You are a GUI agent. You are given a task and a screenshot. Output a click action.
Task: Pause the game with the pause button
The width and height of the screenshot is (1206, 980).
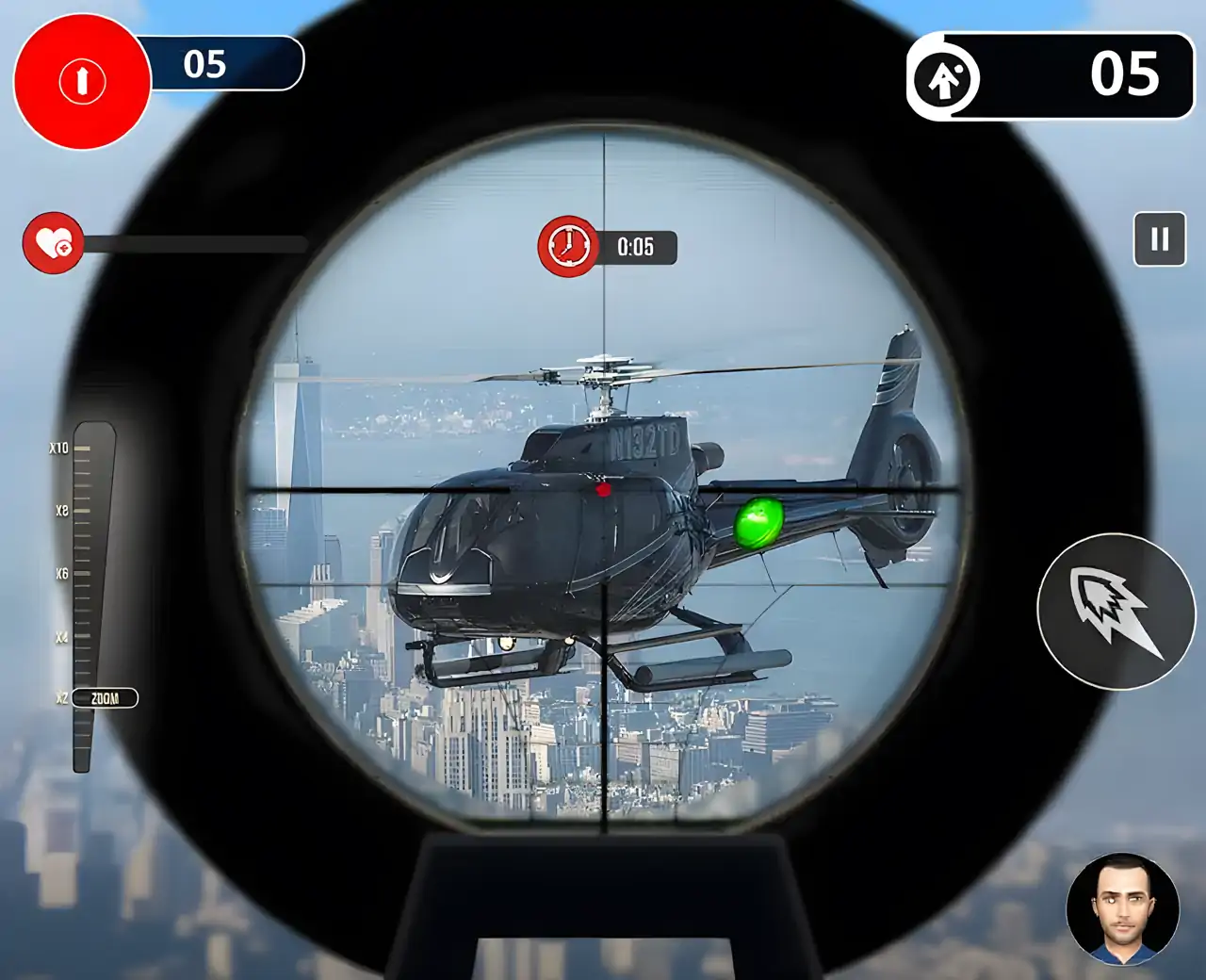(x=1159, y=239)
